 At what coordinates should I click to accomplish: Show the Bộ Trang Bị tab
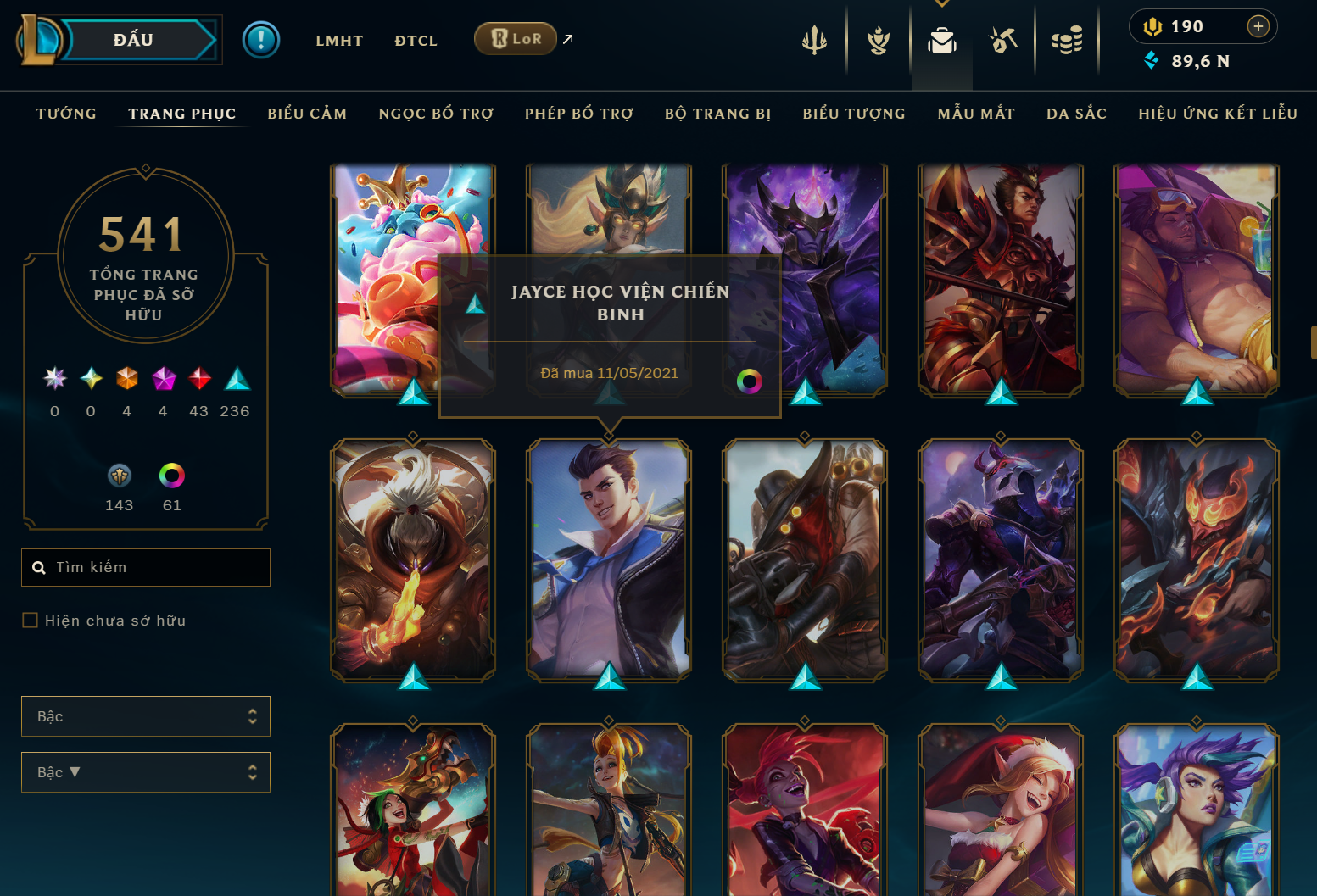click(x=718, y=114)
